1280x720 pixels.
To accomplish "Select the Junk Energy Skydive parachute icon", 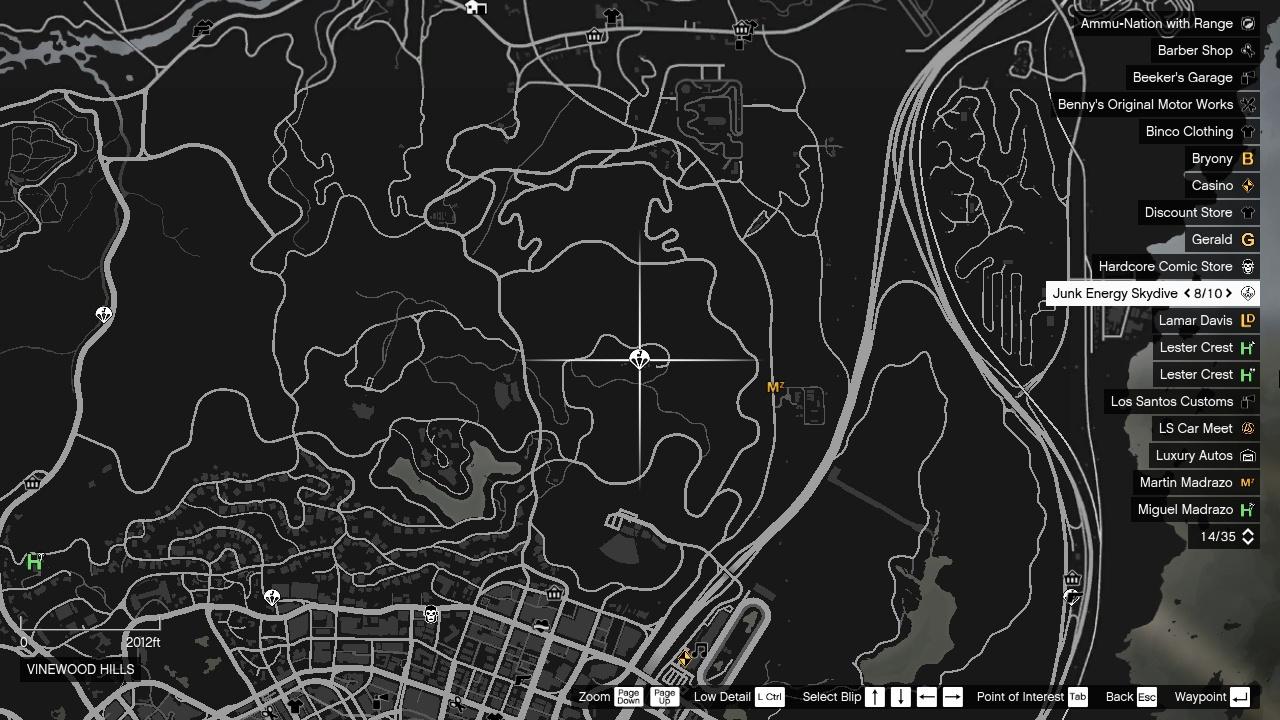I will [1247, 293].
